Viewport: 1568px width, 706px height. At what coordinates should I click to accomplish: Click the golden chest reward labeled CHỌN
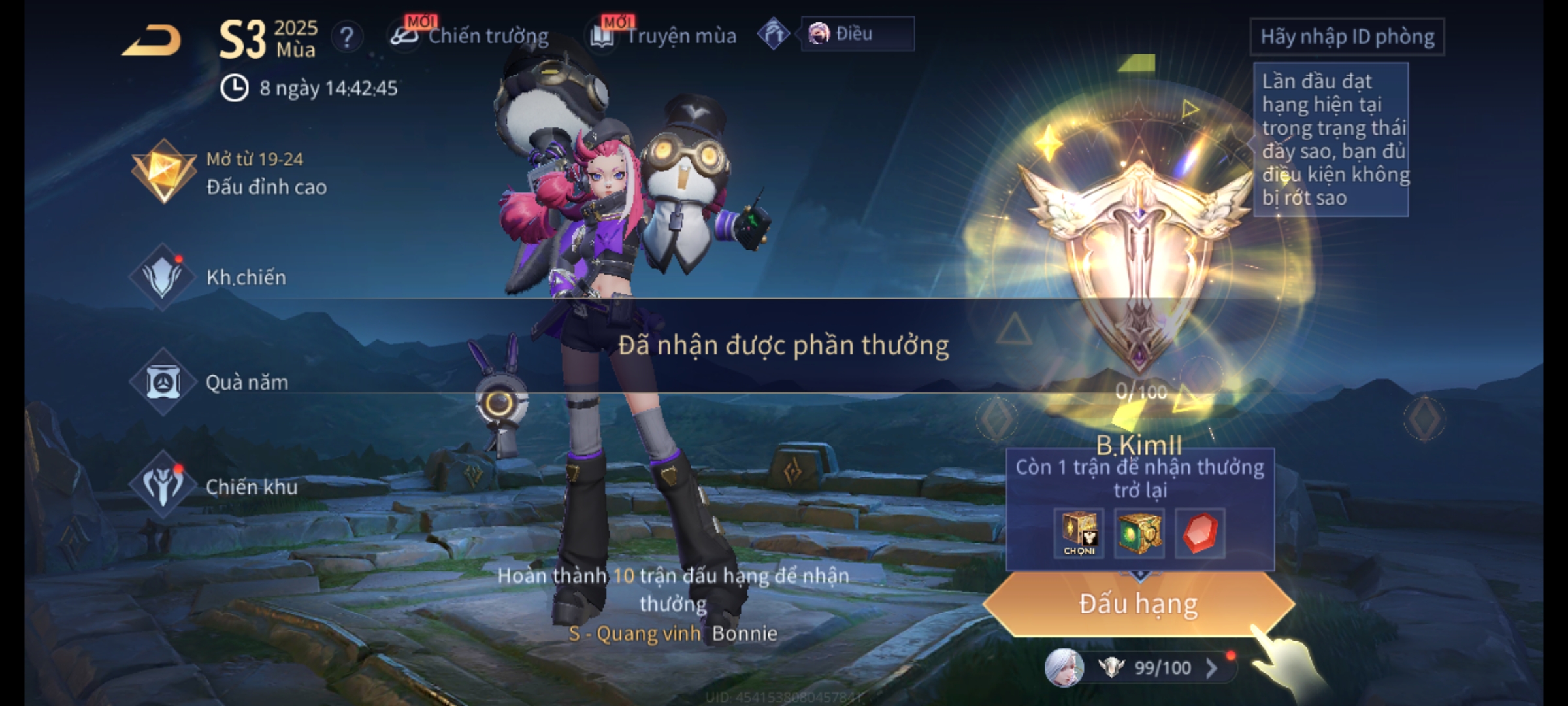(x=1079, y=533)
